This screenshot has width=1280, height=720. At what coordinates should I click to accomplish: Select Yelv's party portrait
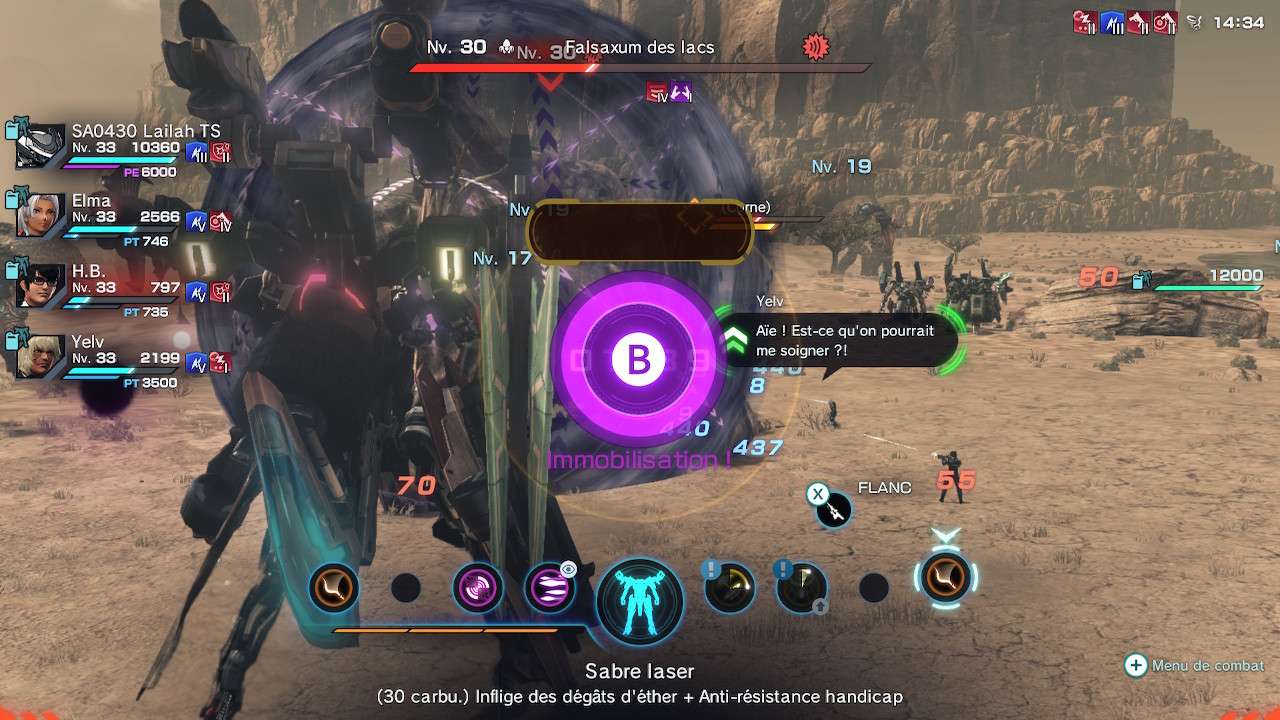click(41, 357)
